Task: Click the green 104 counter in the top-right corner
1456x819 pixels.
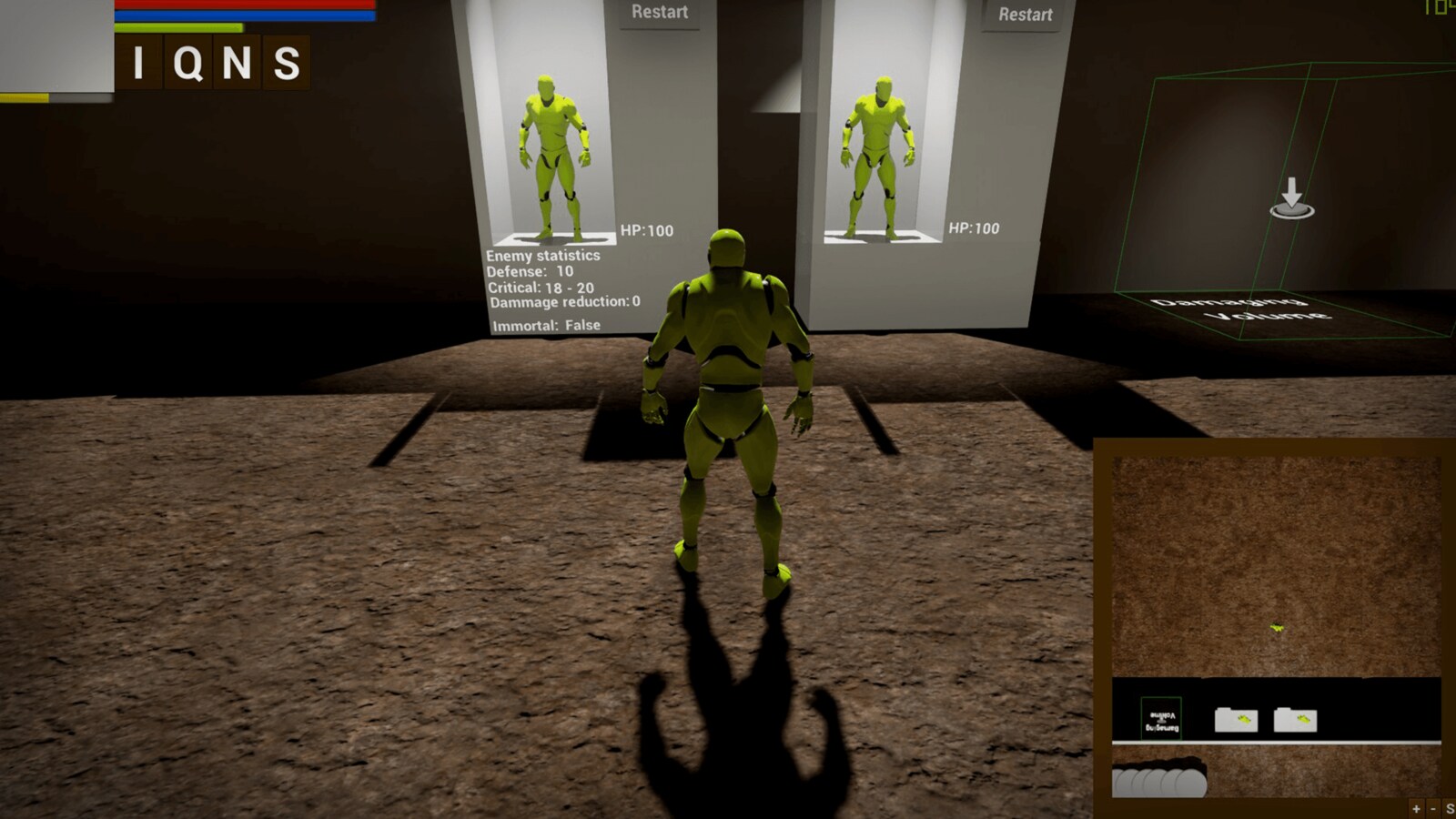Action: pos(1439,7)
